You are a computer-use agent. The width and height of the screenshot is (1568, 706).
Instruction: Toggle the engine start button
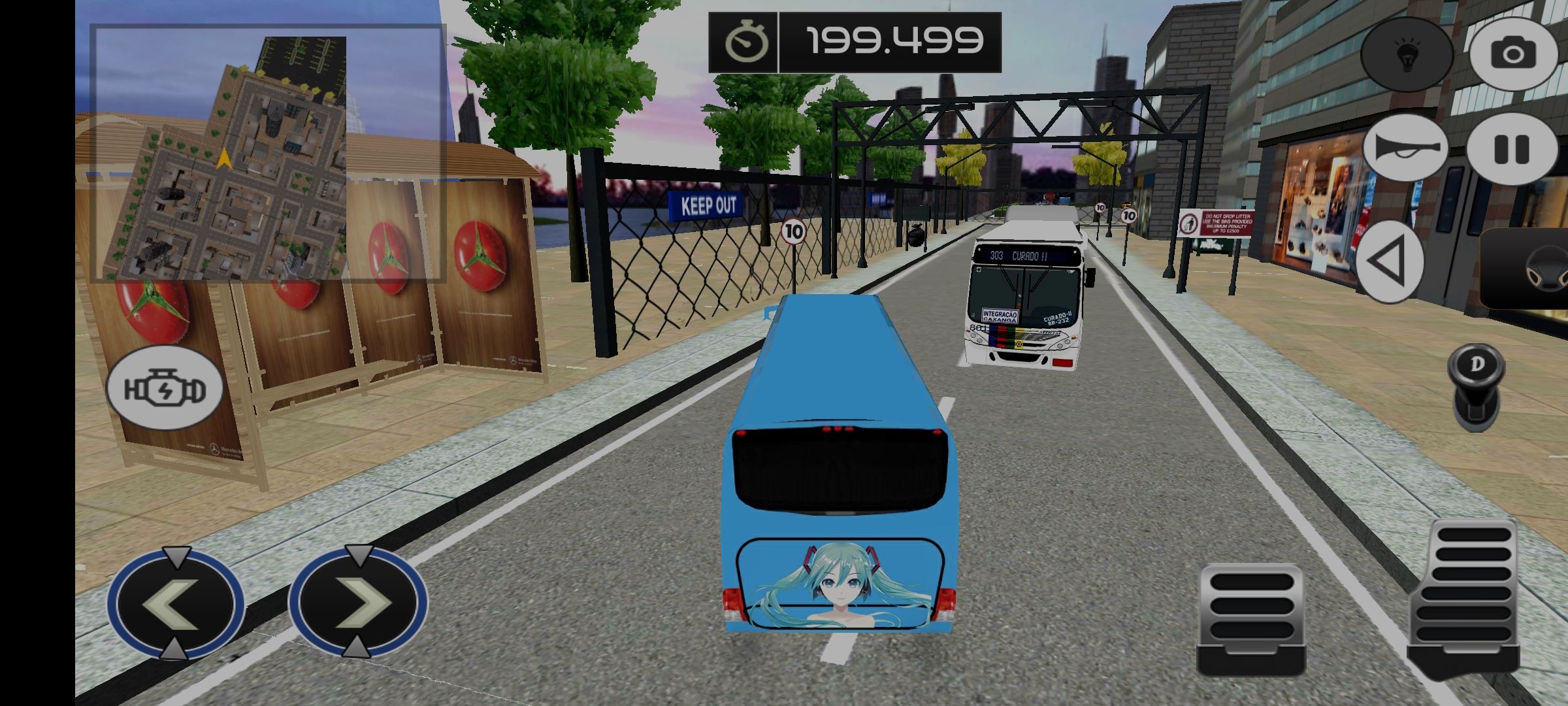click(x=165, y=389)
